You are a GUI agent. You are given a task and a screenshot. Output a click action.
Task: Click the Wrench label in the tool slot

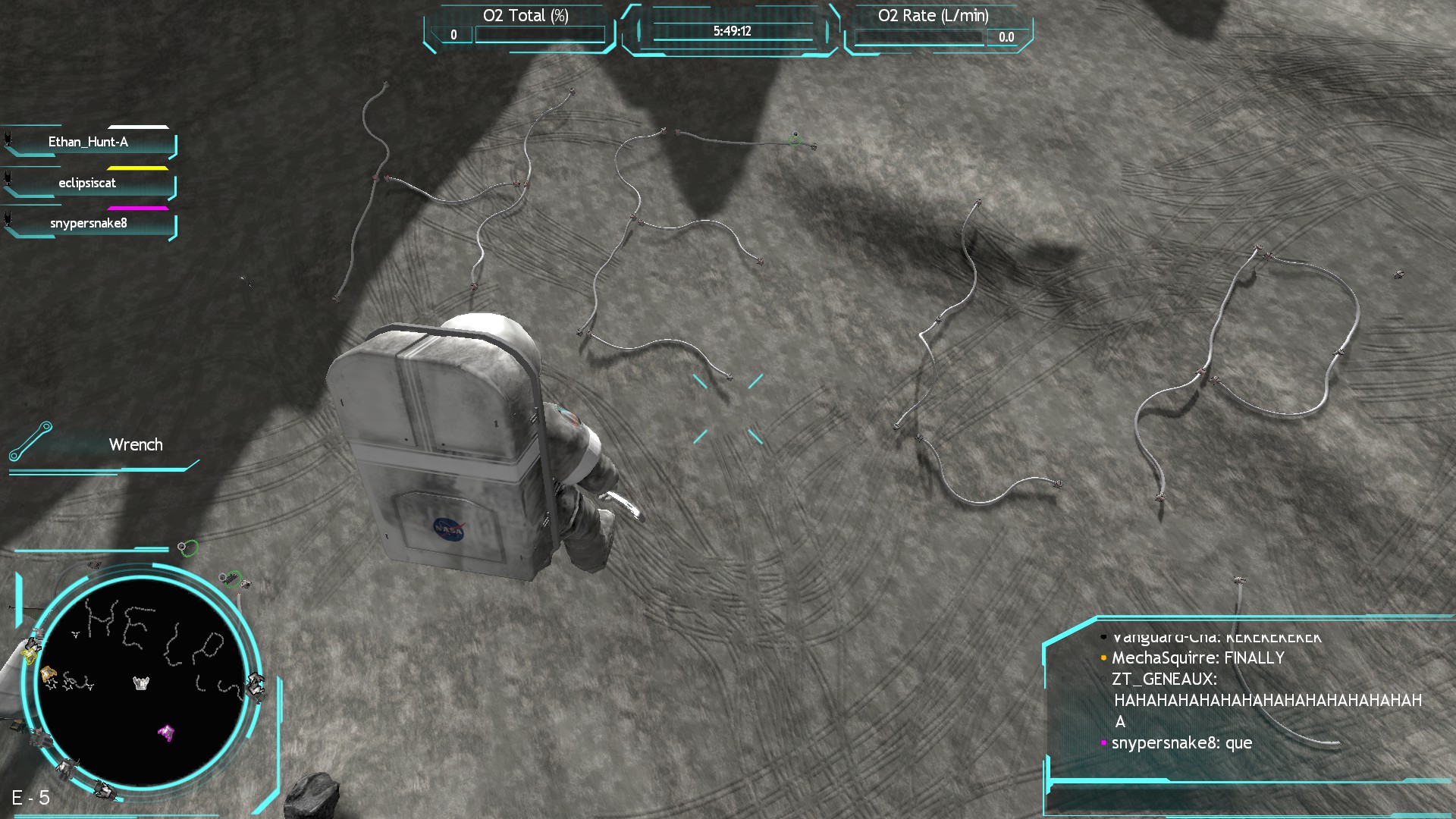pyautogui.click(x=136, y=445)
